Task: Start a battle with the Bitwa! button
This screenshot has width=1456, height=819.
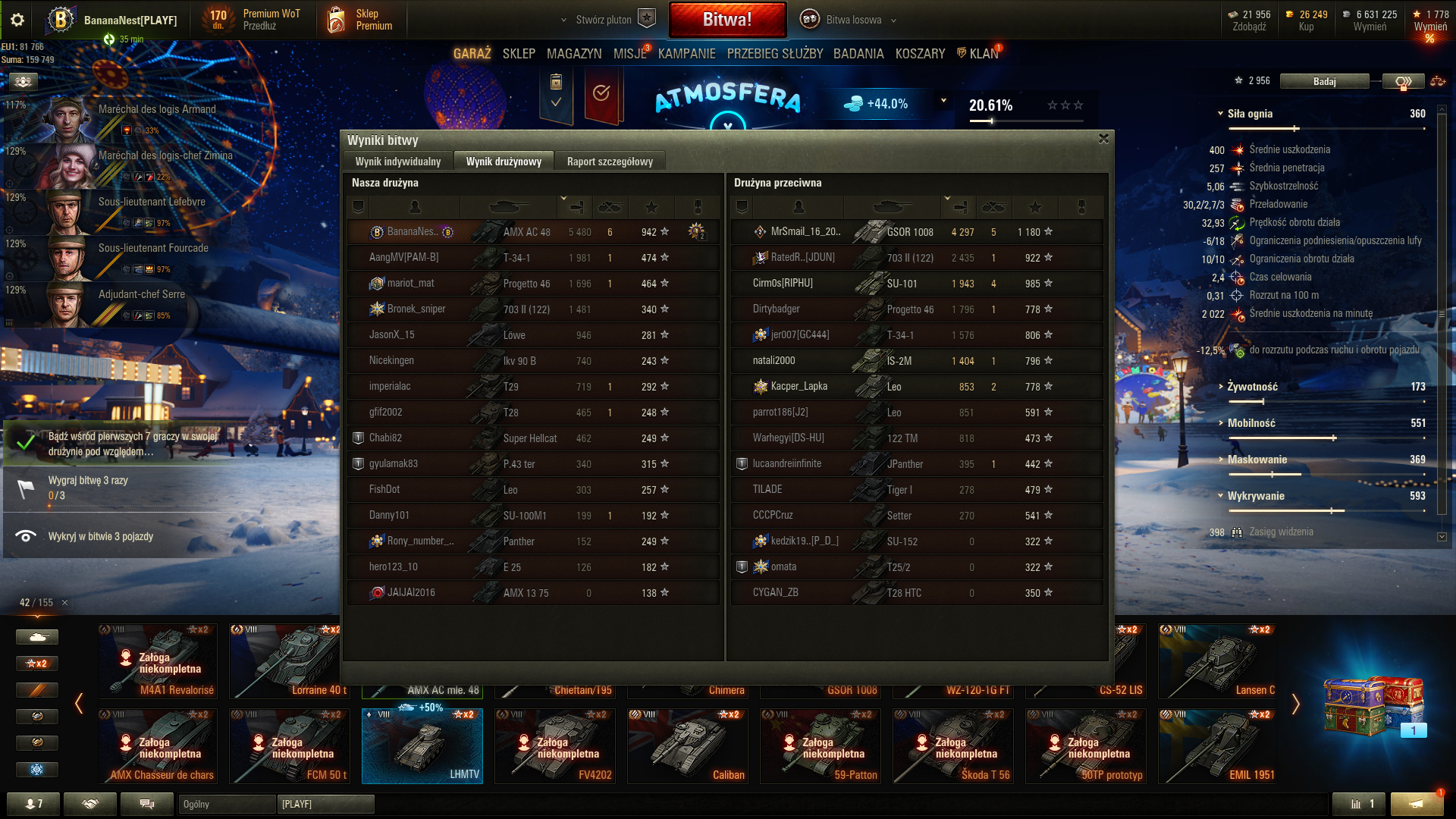Action: coord(726,20)
